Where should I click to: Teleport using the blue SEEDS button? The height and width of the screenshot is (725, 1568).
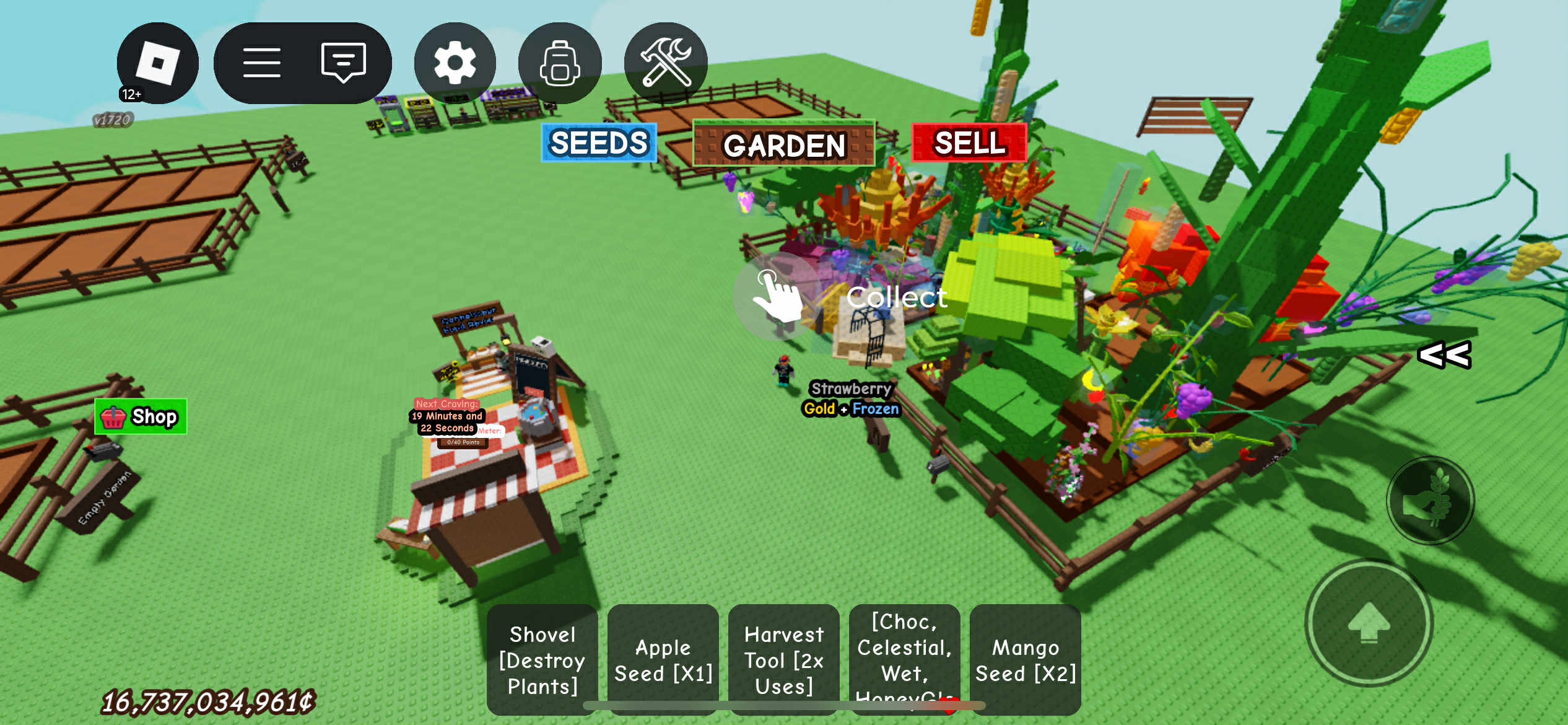598,143
